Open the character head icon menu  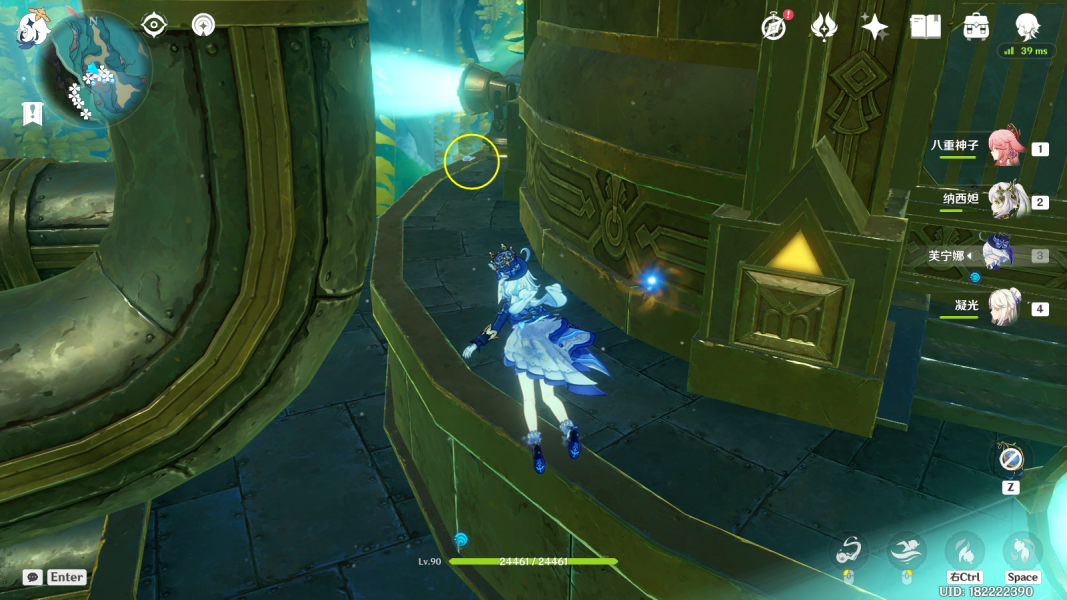(1026, 26)
